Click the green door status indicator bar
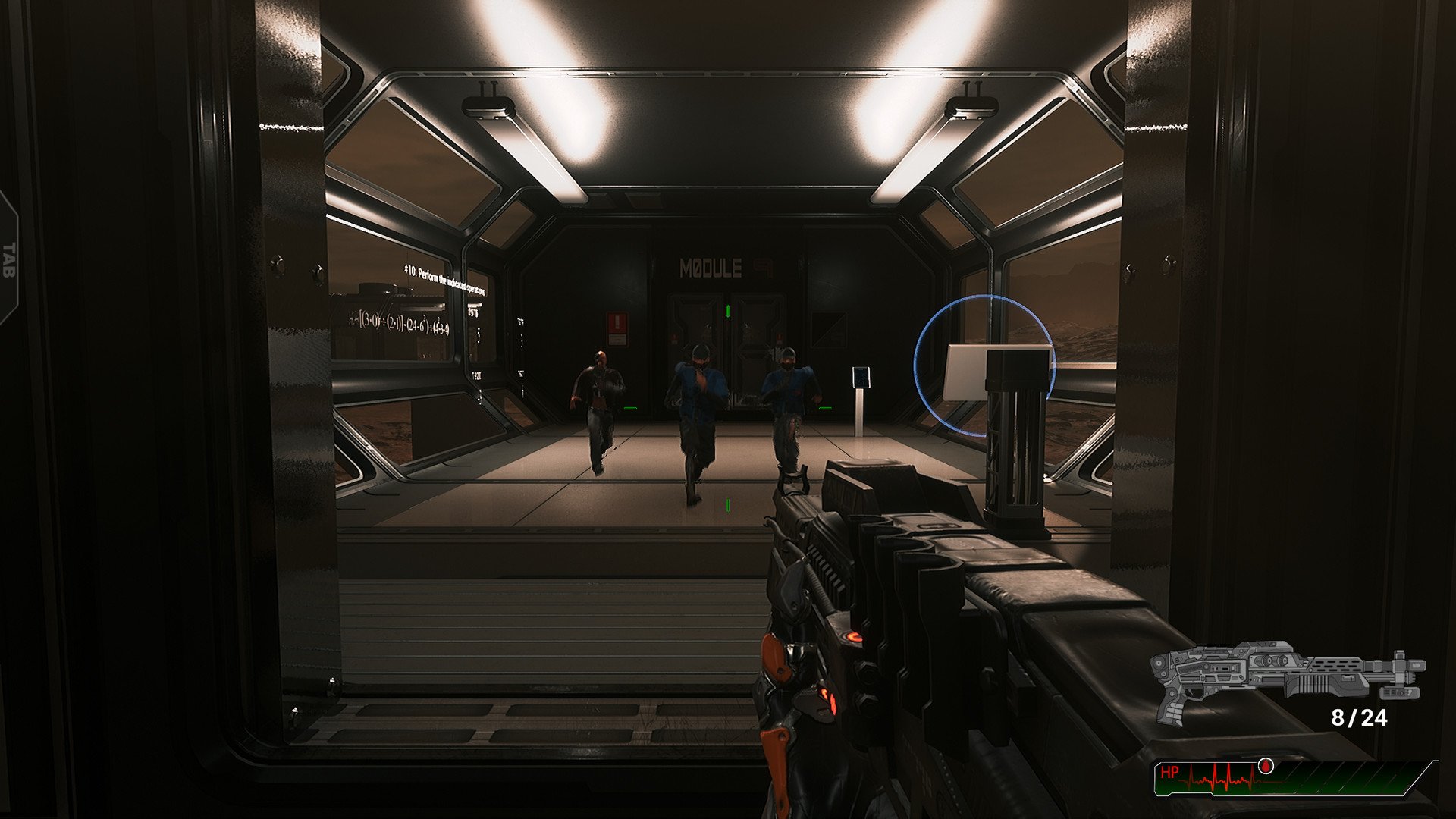Screen dimensions: 1456x819 (727, 311)
